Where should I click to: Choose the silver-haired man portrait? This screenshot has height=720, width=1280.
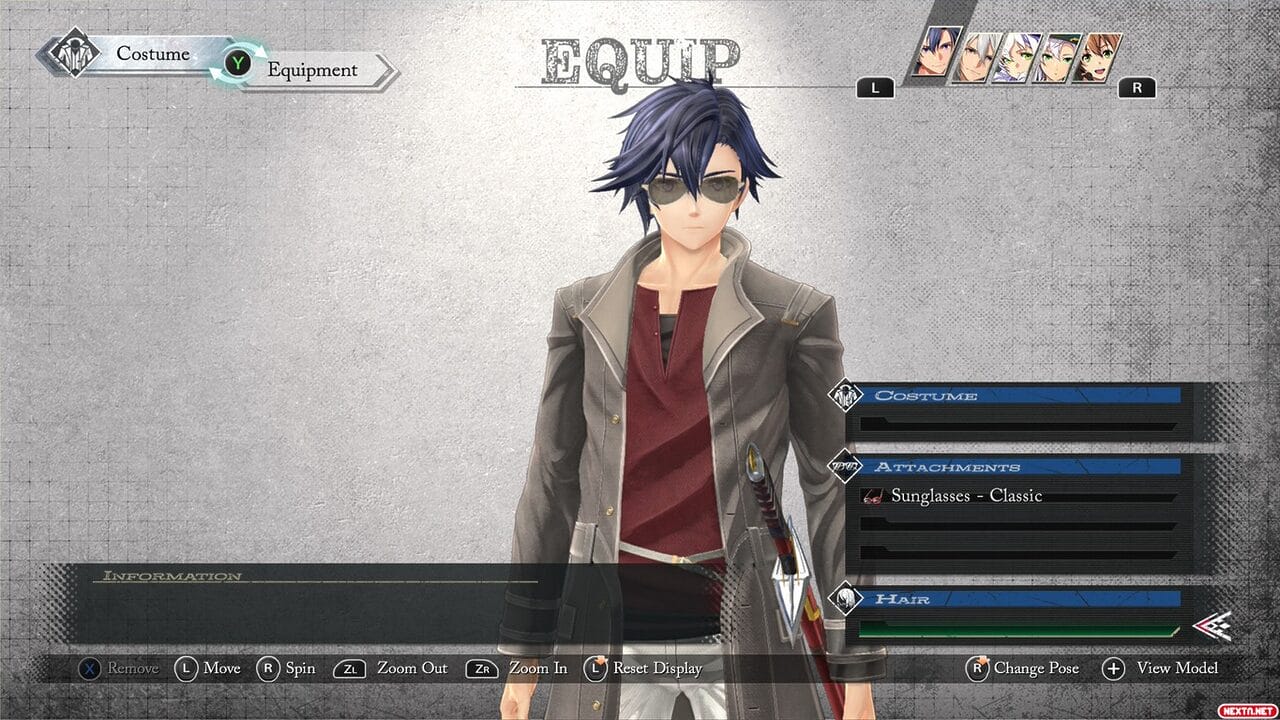(x=978, y=58)
